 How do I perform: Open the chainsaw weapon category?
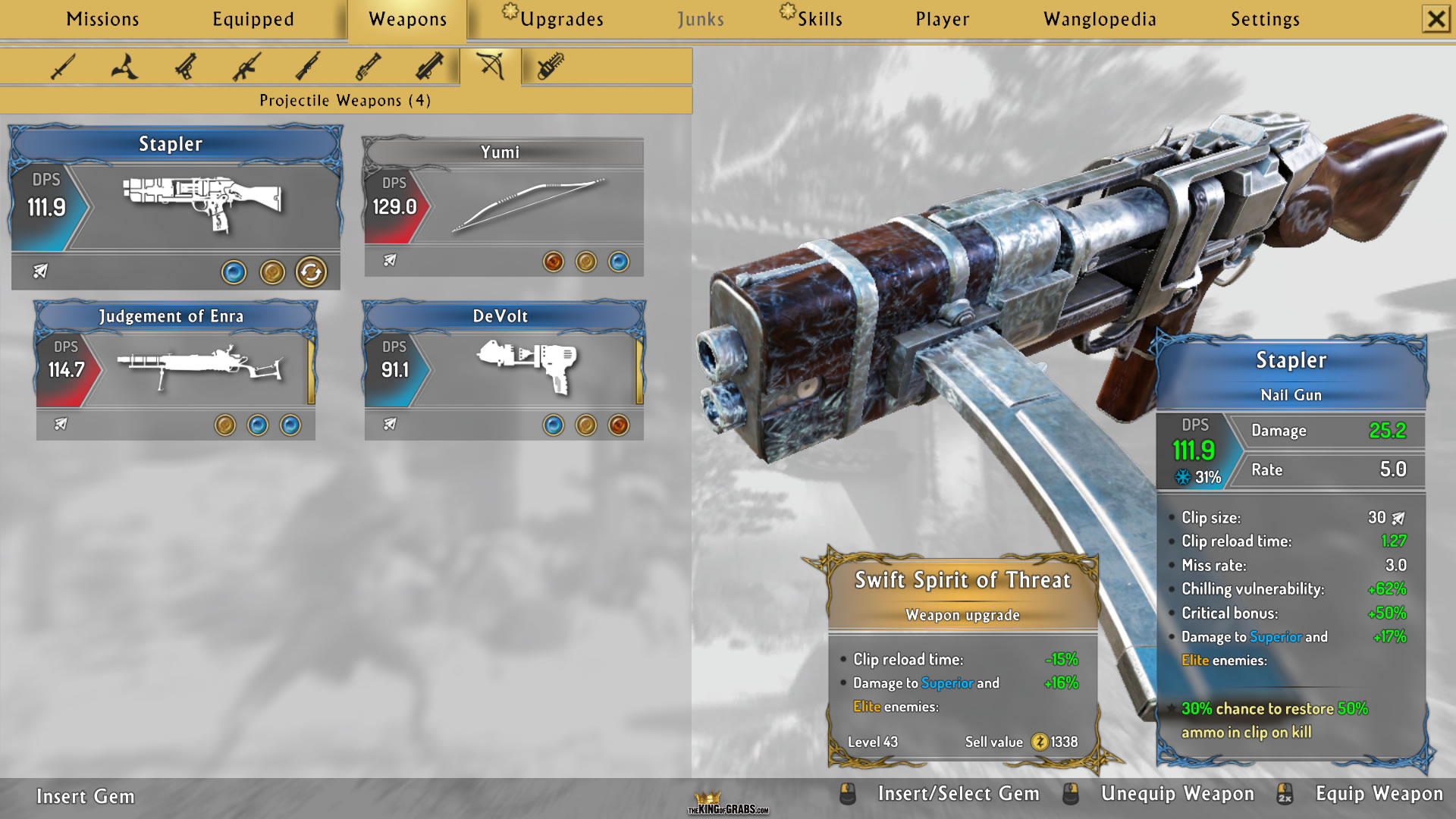551,67
